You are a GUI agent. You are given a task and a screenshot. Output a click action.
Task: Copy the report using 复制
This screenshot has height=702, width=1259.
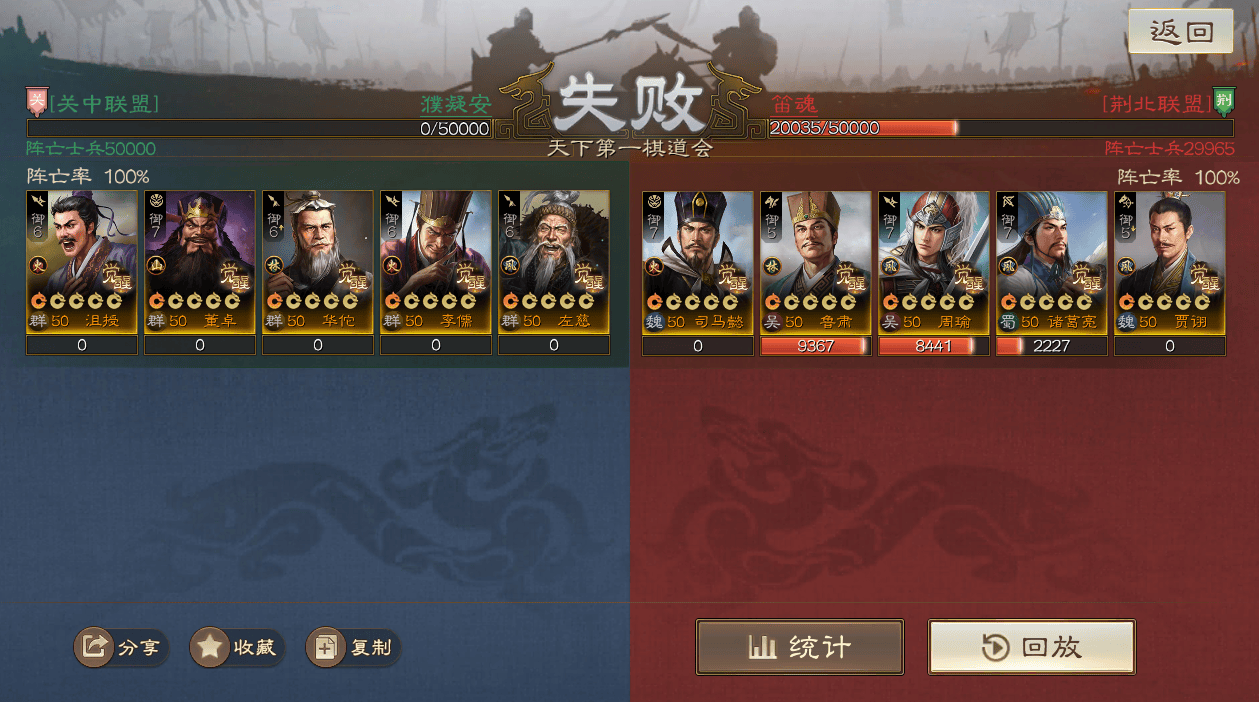pyautogui.click(x=354, y=647)
